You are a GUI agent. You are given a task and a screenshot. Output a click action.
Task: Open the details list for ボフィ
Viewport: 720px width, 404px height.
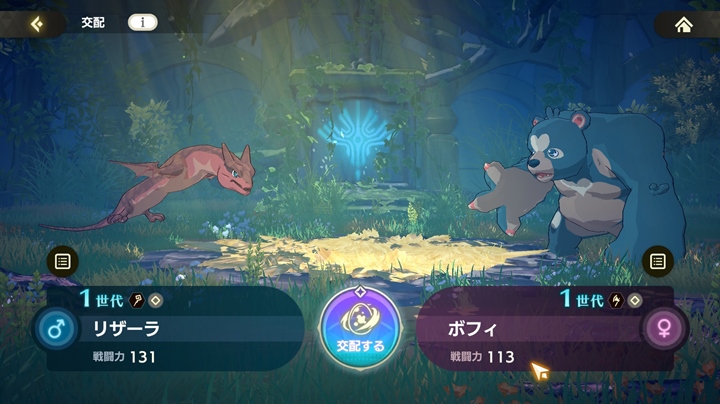click(x=657, y=262)
